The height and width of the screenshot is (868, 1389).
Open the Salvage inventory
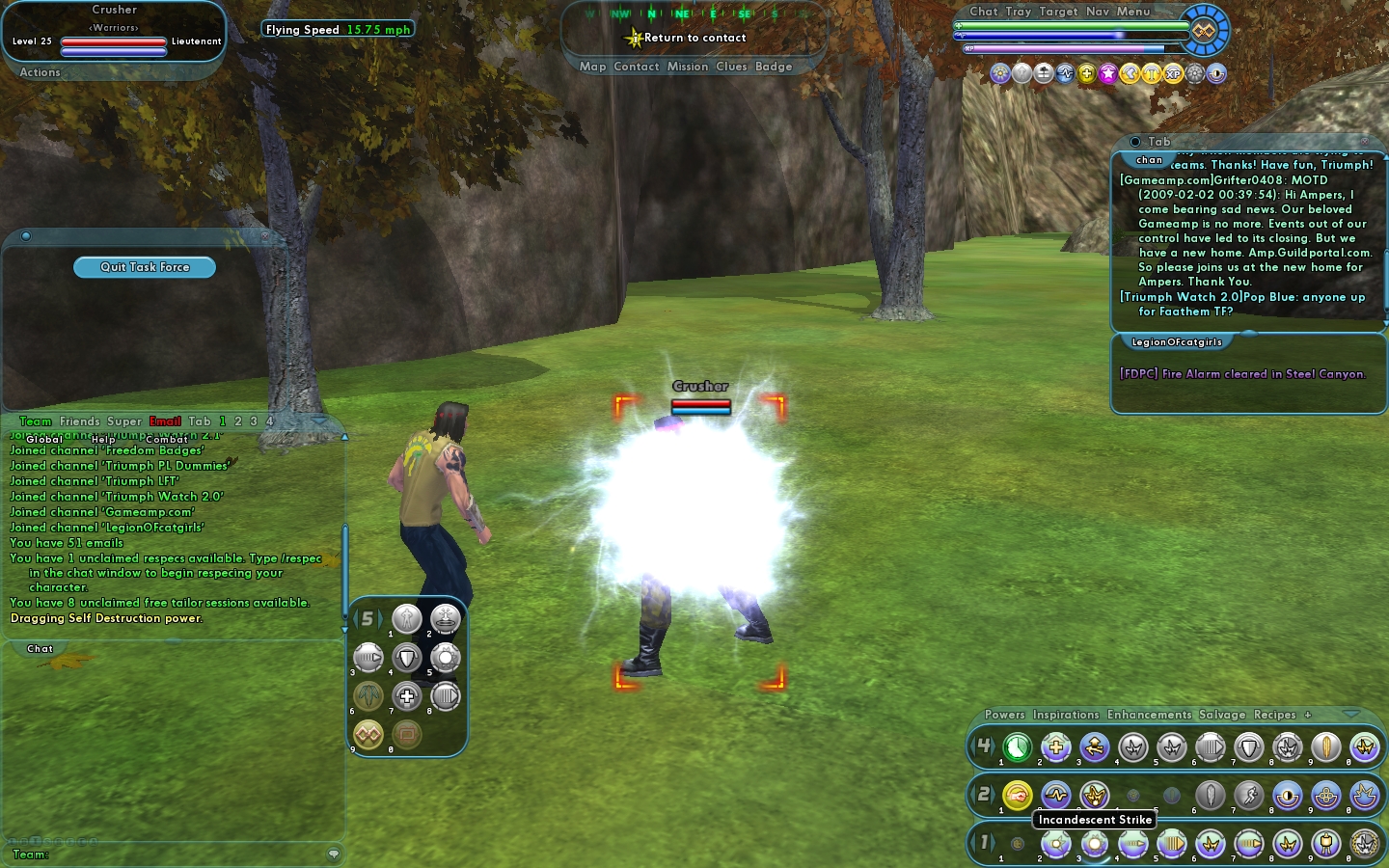click(x=1222, y=715)
